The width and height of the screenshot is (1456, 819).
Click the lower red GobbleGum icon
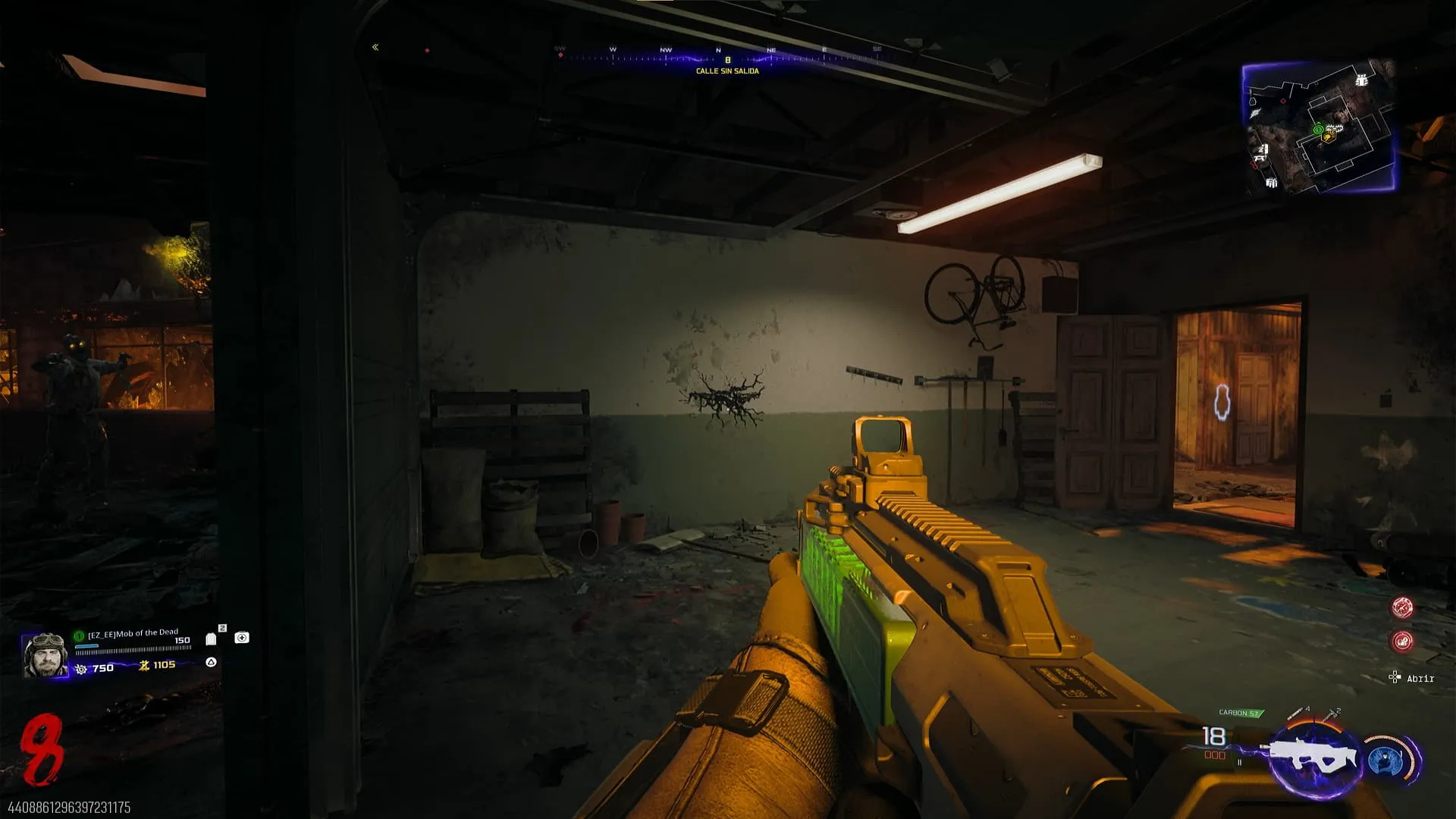[x=1401, y=642]
